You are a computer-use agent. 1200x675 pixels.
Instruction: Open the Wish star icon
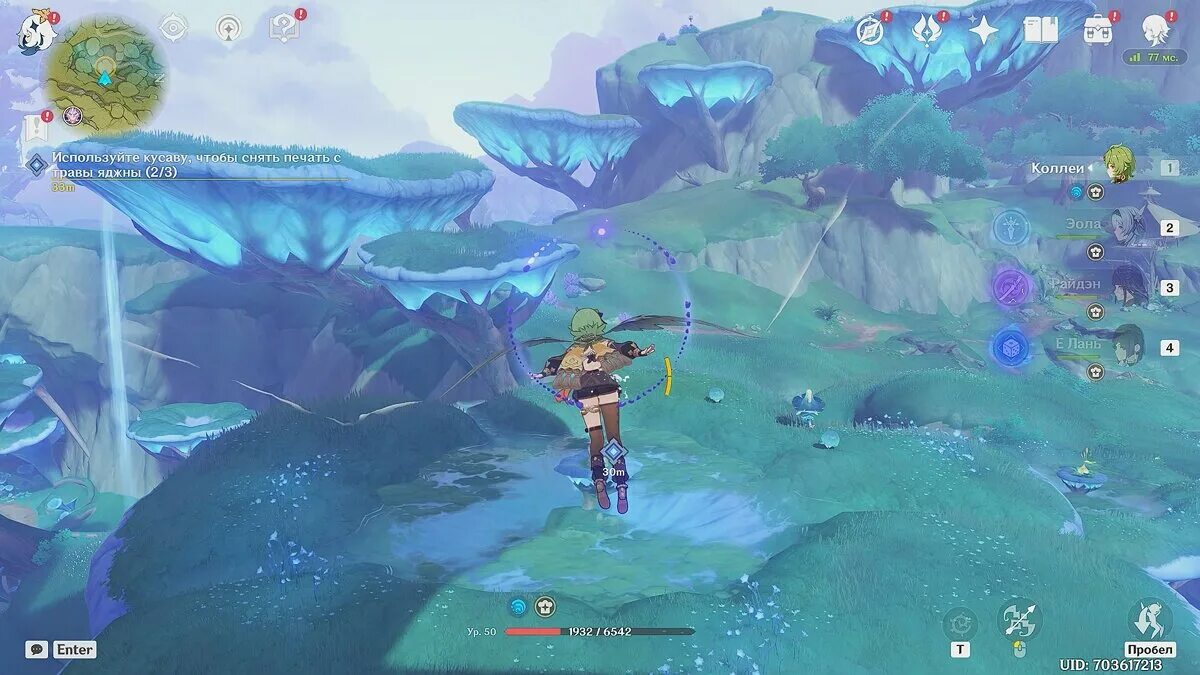(x=983, y=30)
